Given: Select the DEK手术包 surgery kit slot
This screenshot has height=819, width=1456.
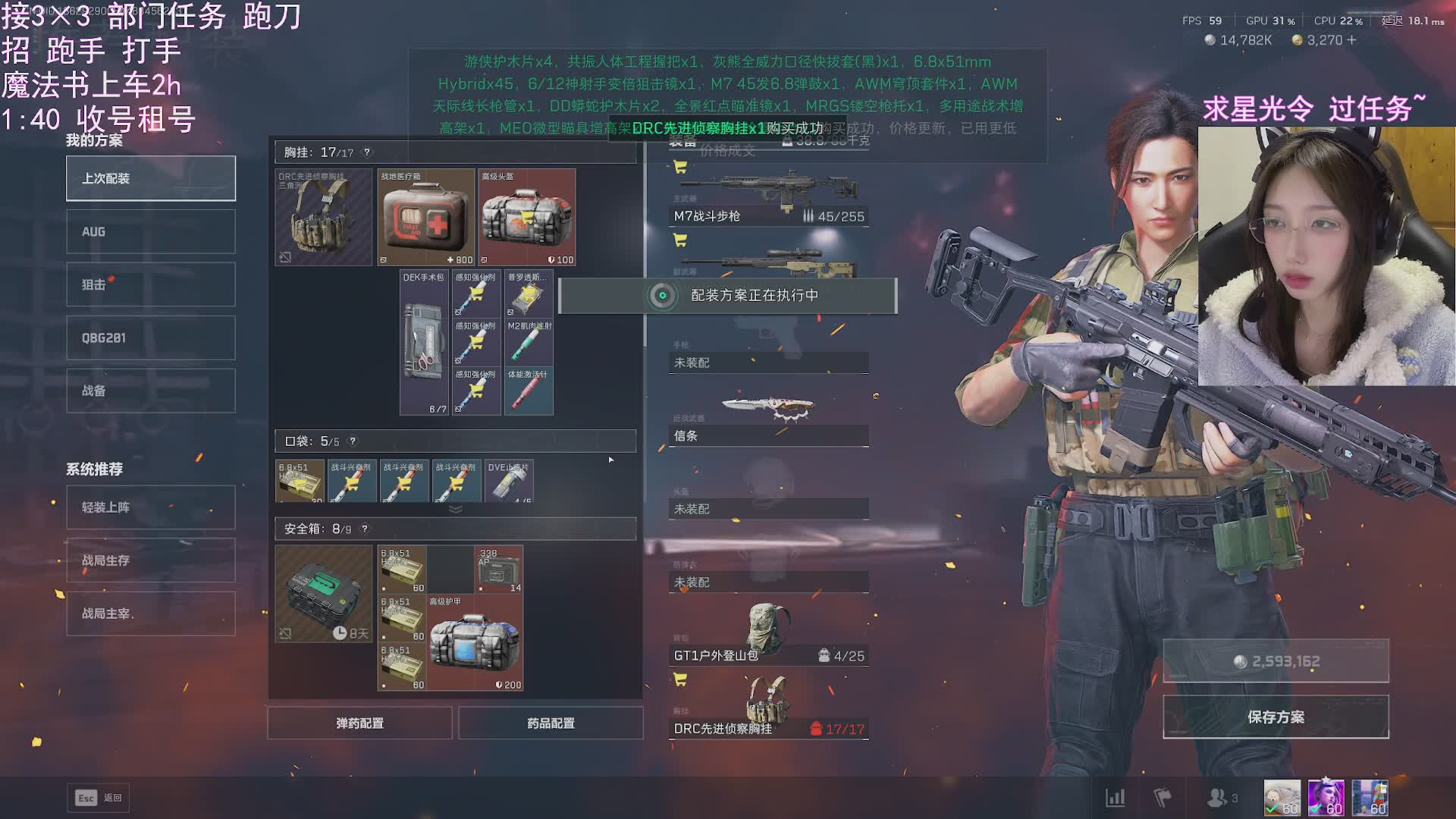Looking at the screenshot, I should [424, 343].
